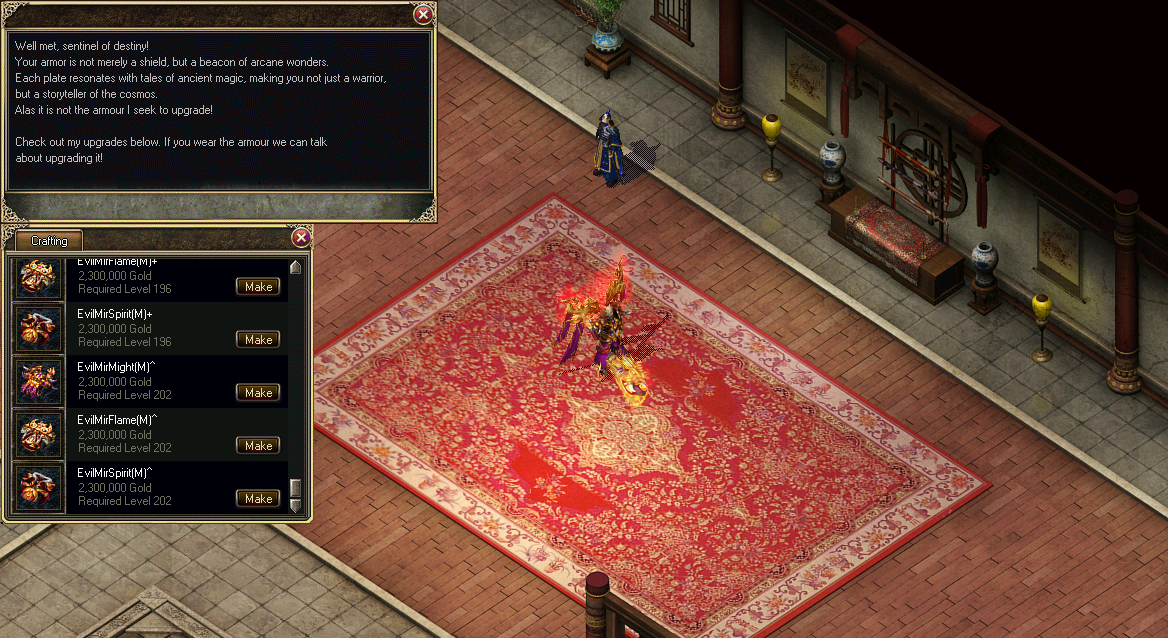Image resolution: width=1168 pixels, height=638 pixels.
Task: Make the EvilMirSpirit(M)+ armour
Action: [x=258, y=340]
